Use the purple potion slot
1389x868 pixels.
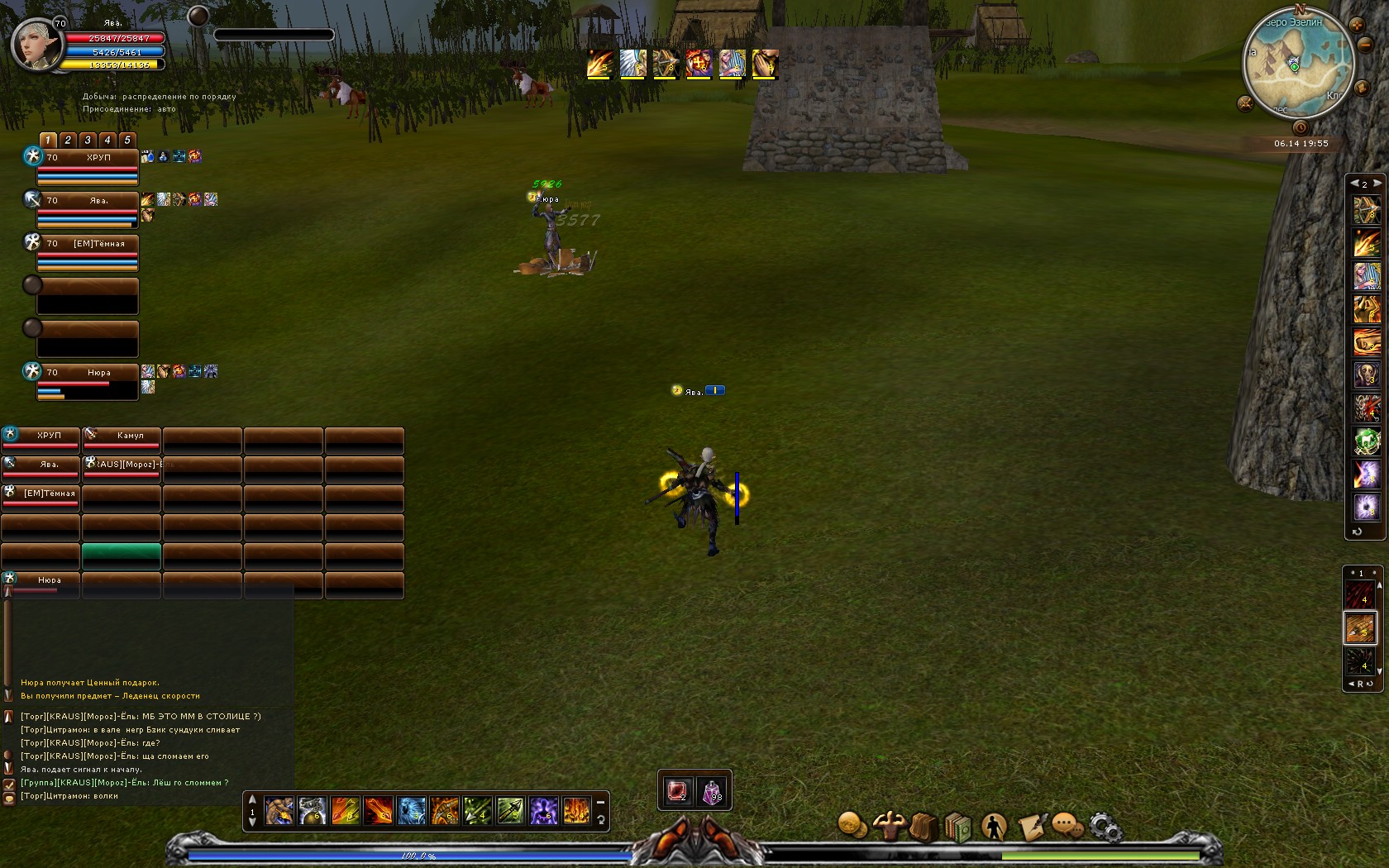[713, 792]
